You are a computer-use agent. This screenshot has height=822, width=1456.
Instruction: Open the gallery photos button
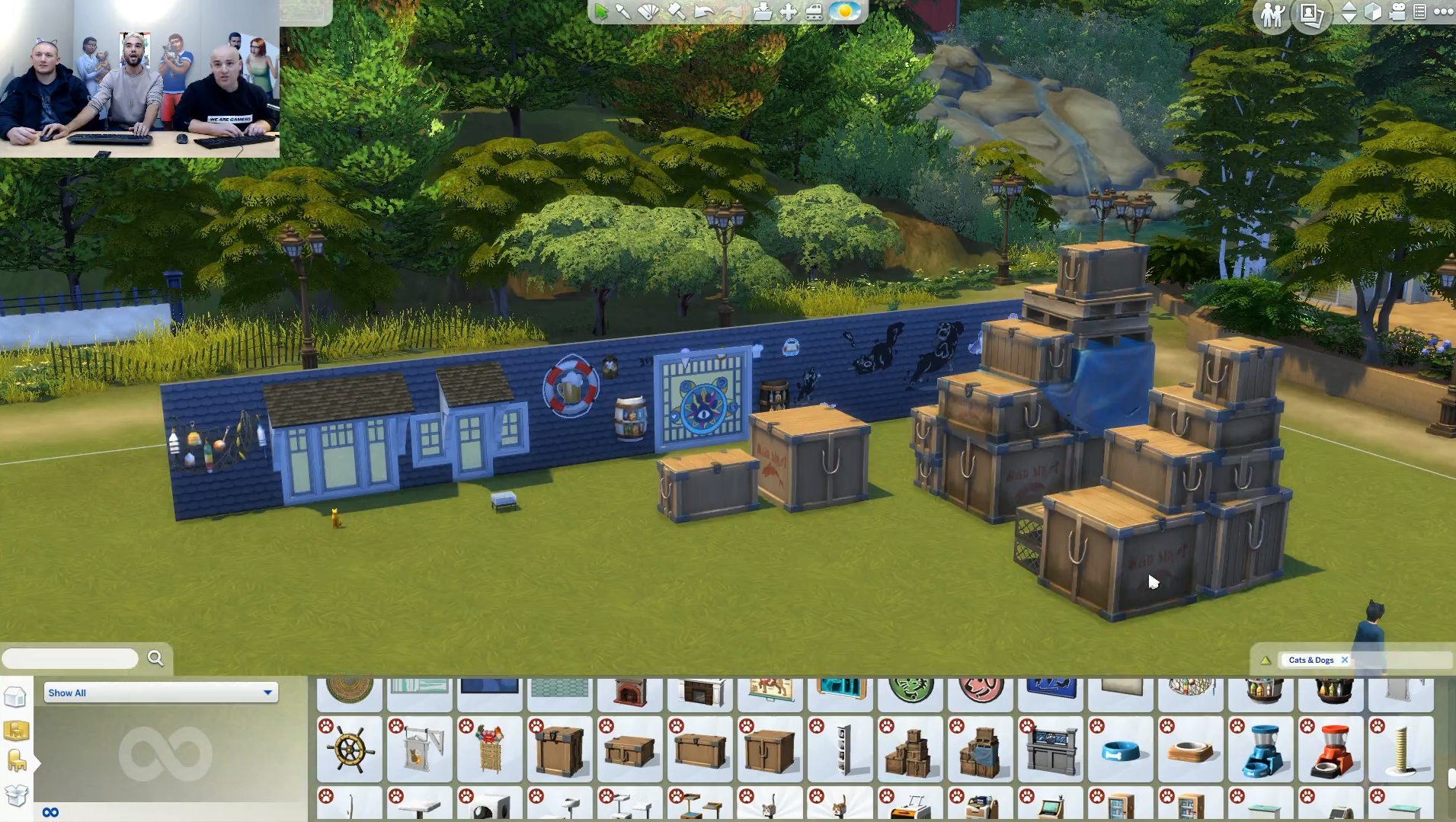(1311, 14)
